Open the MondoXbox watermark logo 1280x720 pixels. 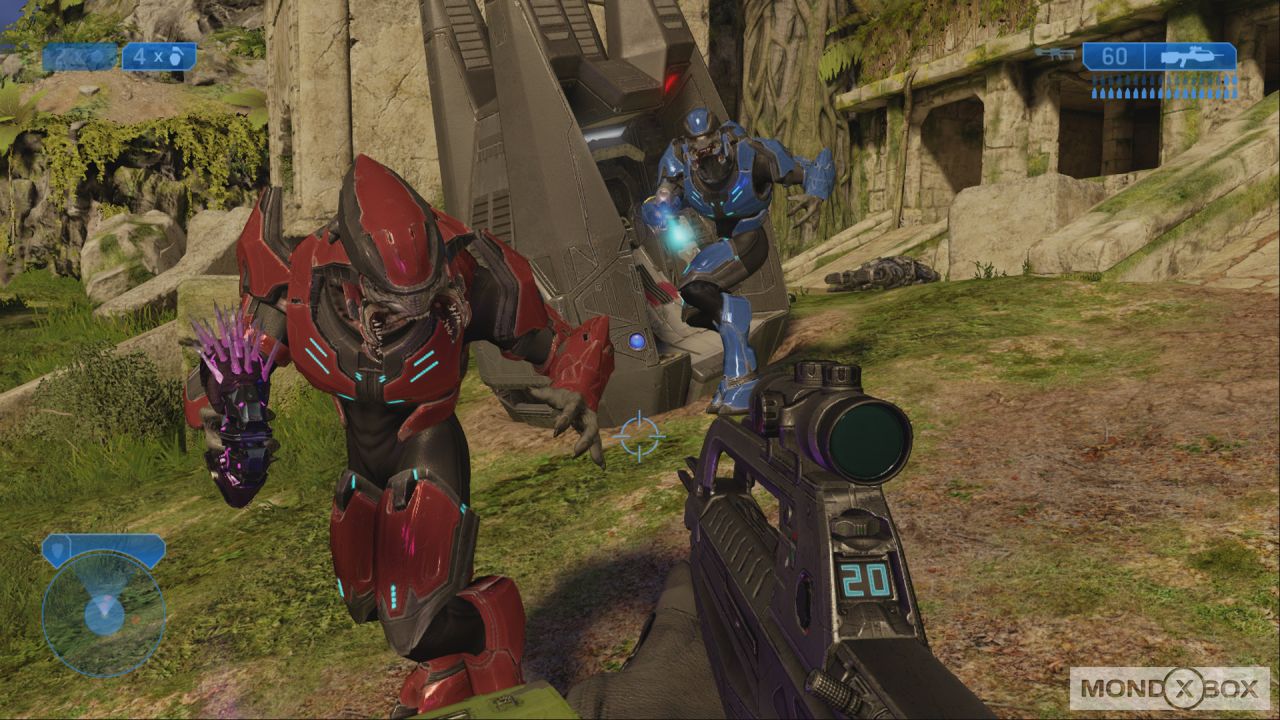pyautogui.click(x=1169, y=688)
